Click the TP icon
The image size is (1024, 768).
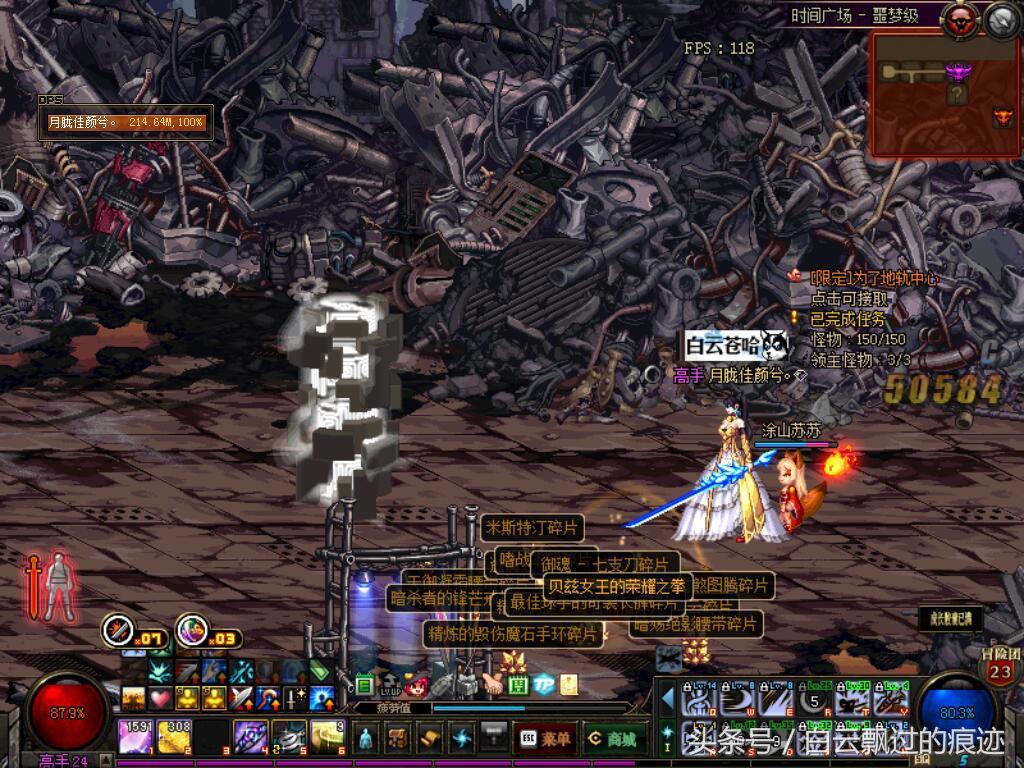coord(543,685)
